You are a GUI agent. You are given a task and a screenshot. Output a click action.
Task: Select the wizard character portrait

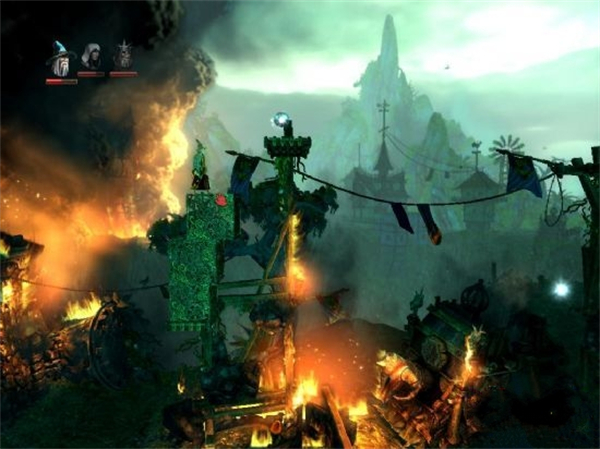(x=60, y=60)
